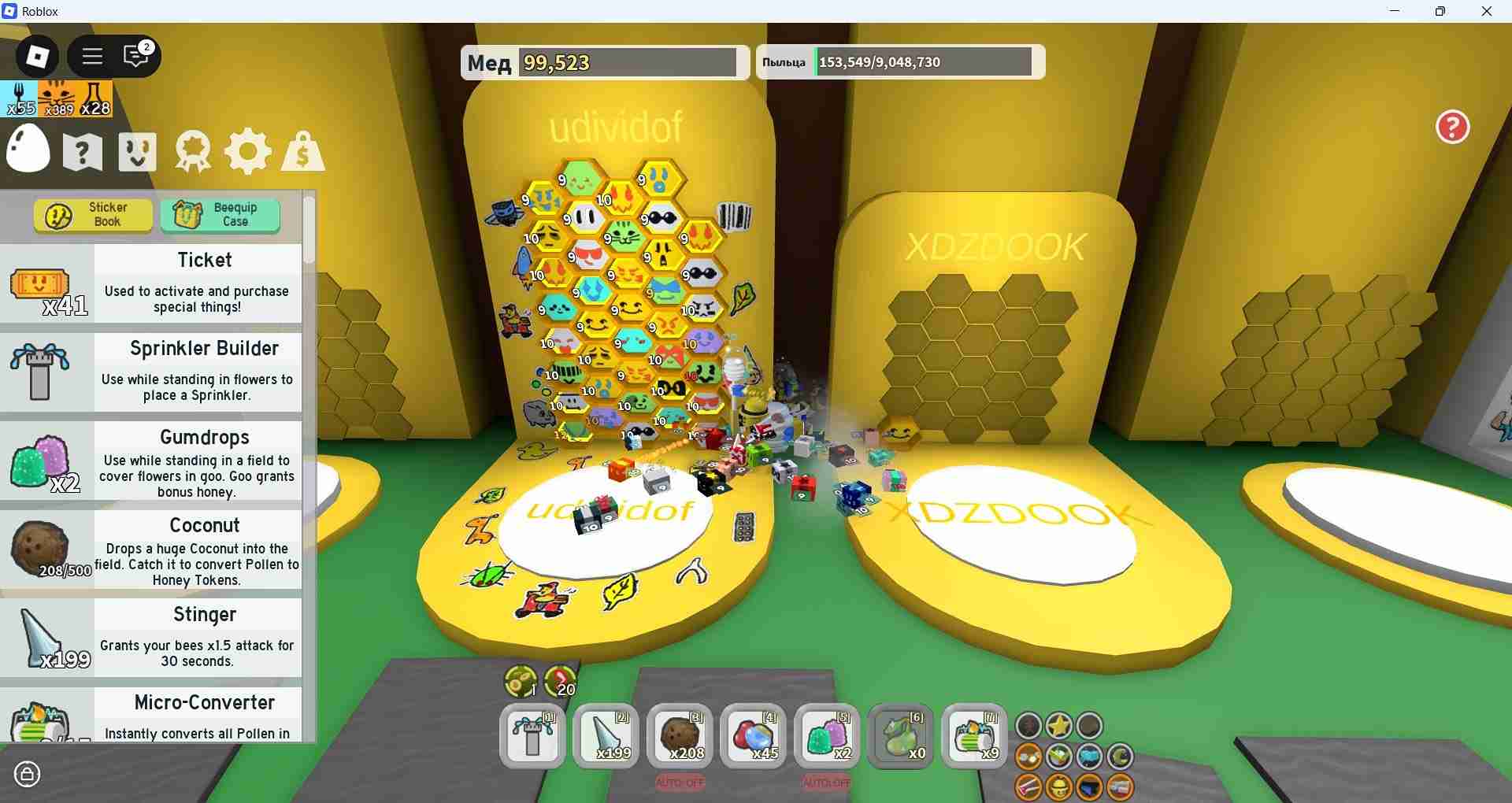Select the star token icon near the hotbar
Image resolution: width=1512 pixels, height=803 pixels.
point(1059,726)
